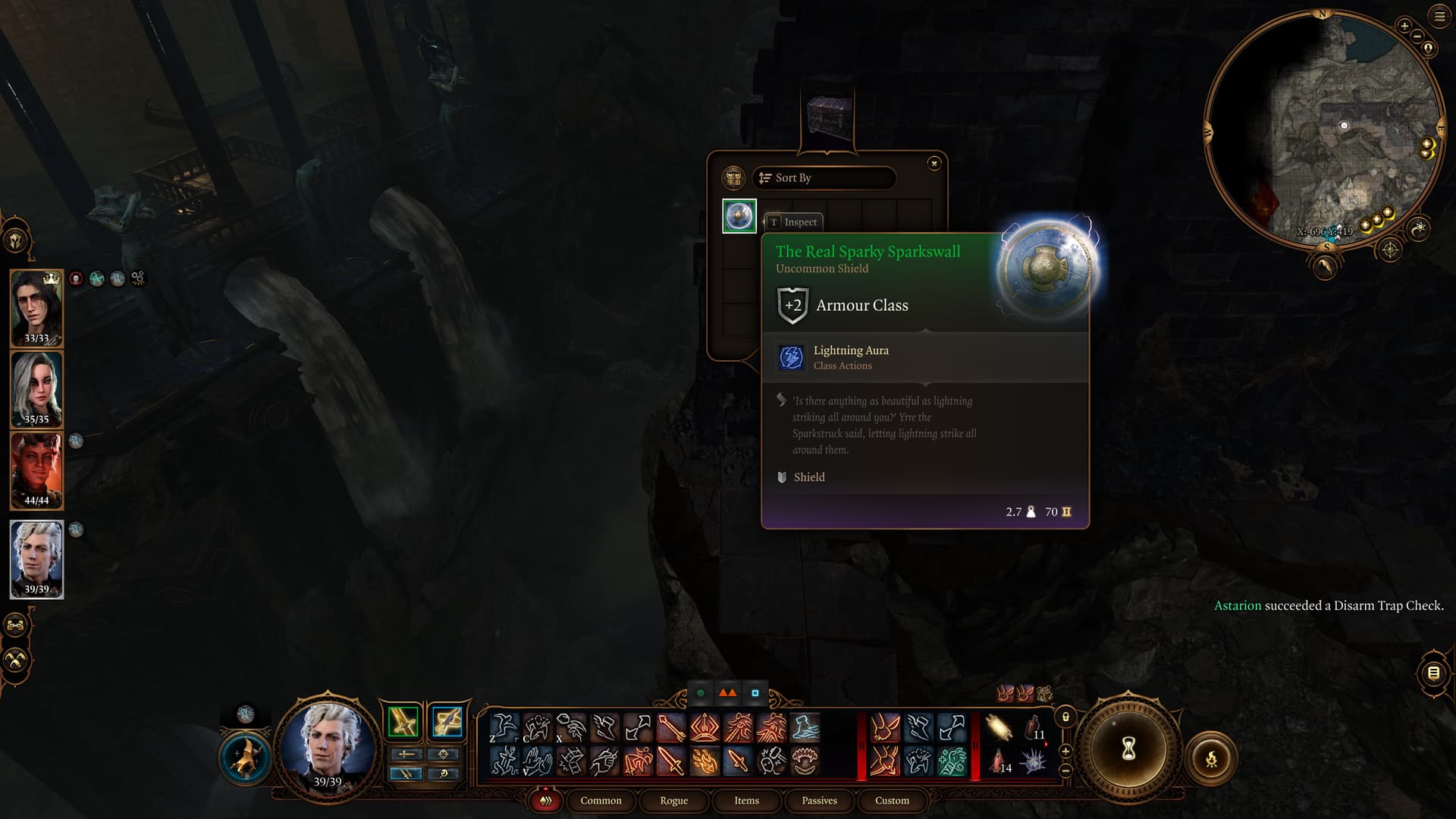Open the campfire rest button
This screenshot has width=1456, height=819.
[1211, 758]
